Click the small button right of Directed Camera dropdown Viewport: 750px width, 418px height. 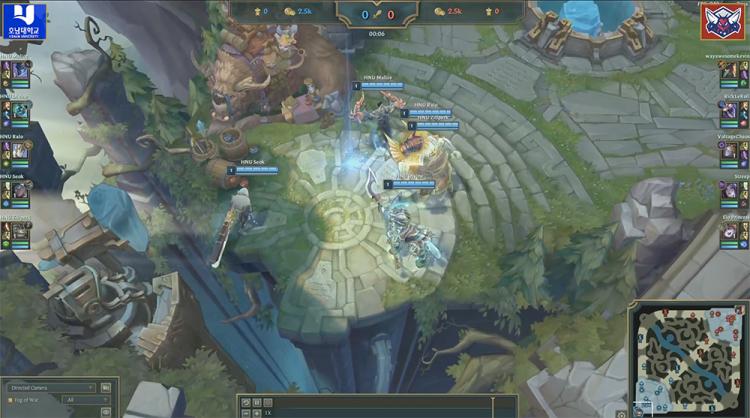click(x=106, y=387)
